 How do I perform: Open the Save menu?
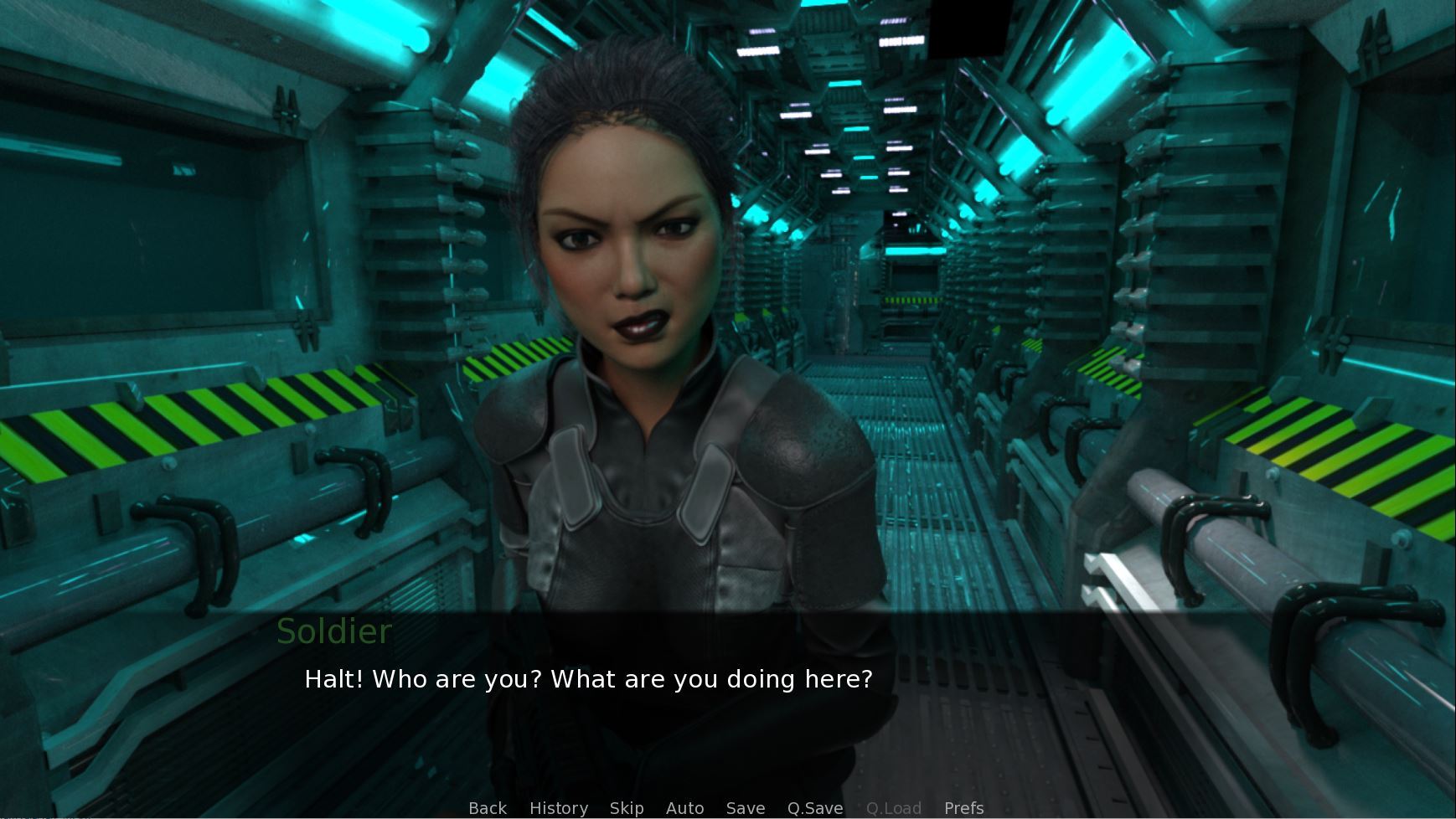[x=746, y=808]
